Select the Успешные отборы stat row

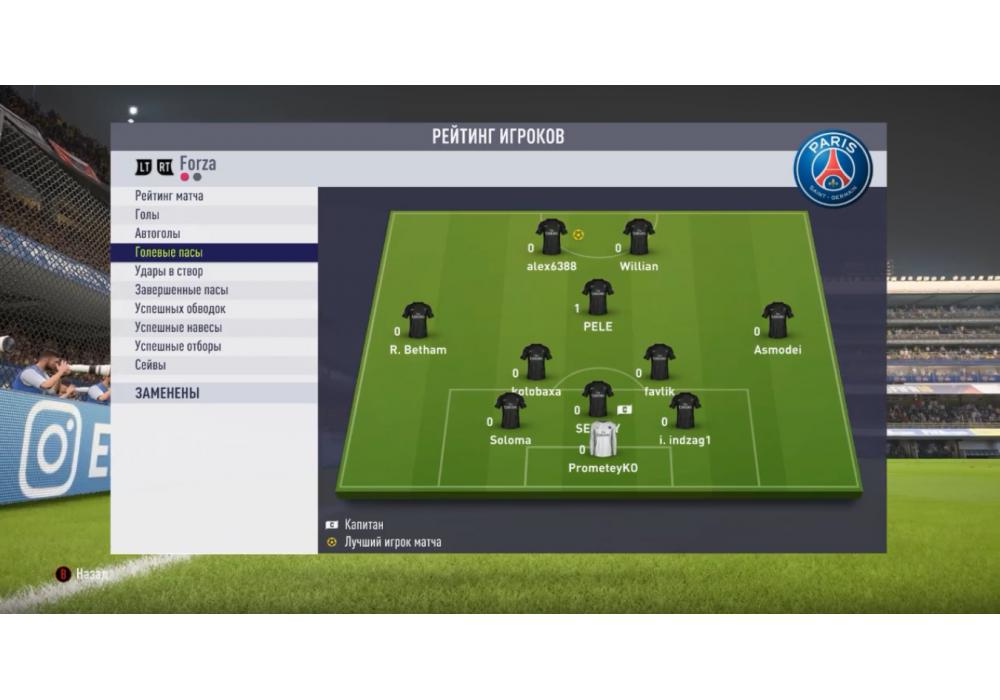214,346
